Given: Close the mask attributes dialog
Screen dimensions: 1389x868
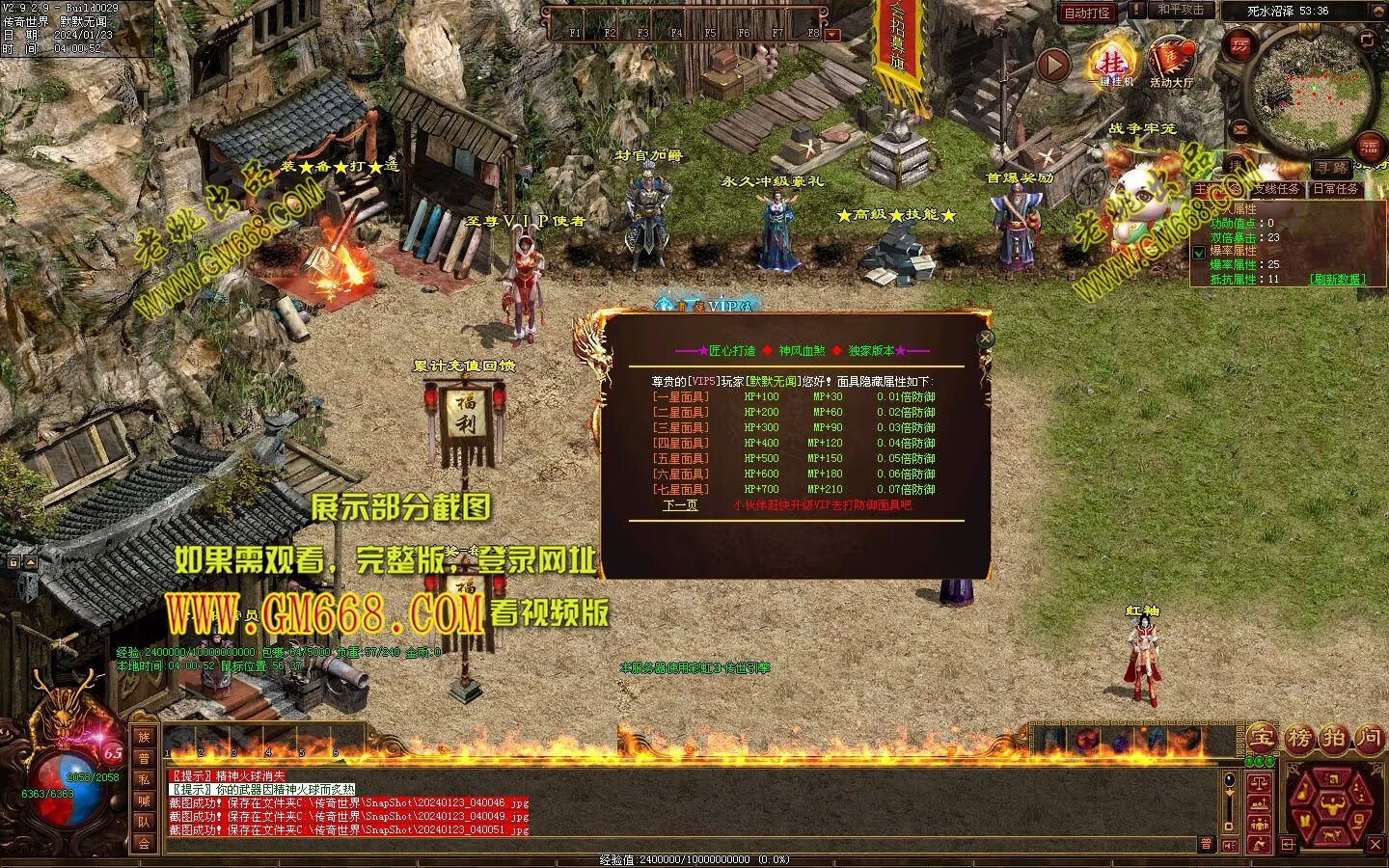Looking at the screenshot, I should pyautogui.click(x=985, y=339).
